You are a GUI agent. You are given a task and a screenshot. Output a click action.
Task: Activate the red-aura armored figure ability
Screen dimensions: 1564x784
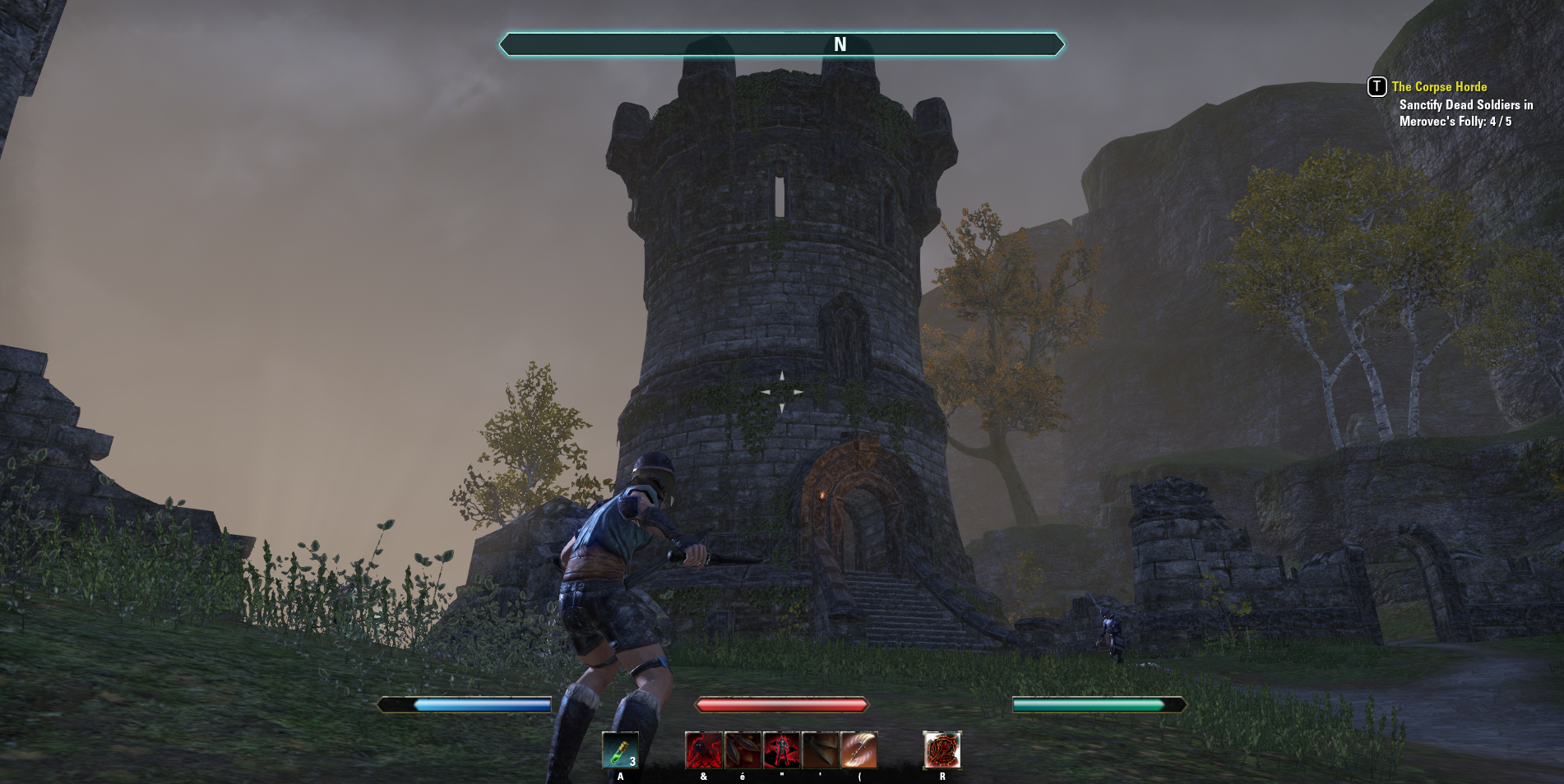tap(781, 750)
